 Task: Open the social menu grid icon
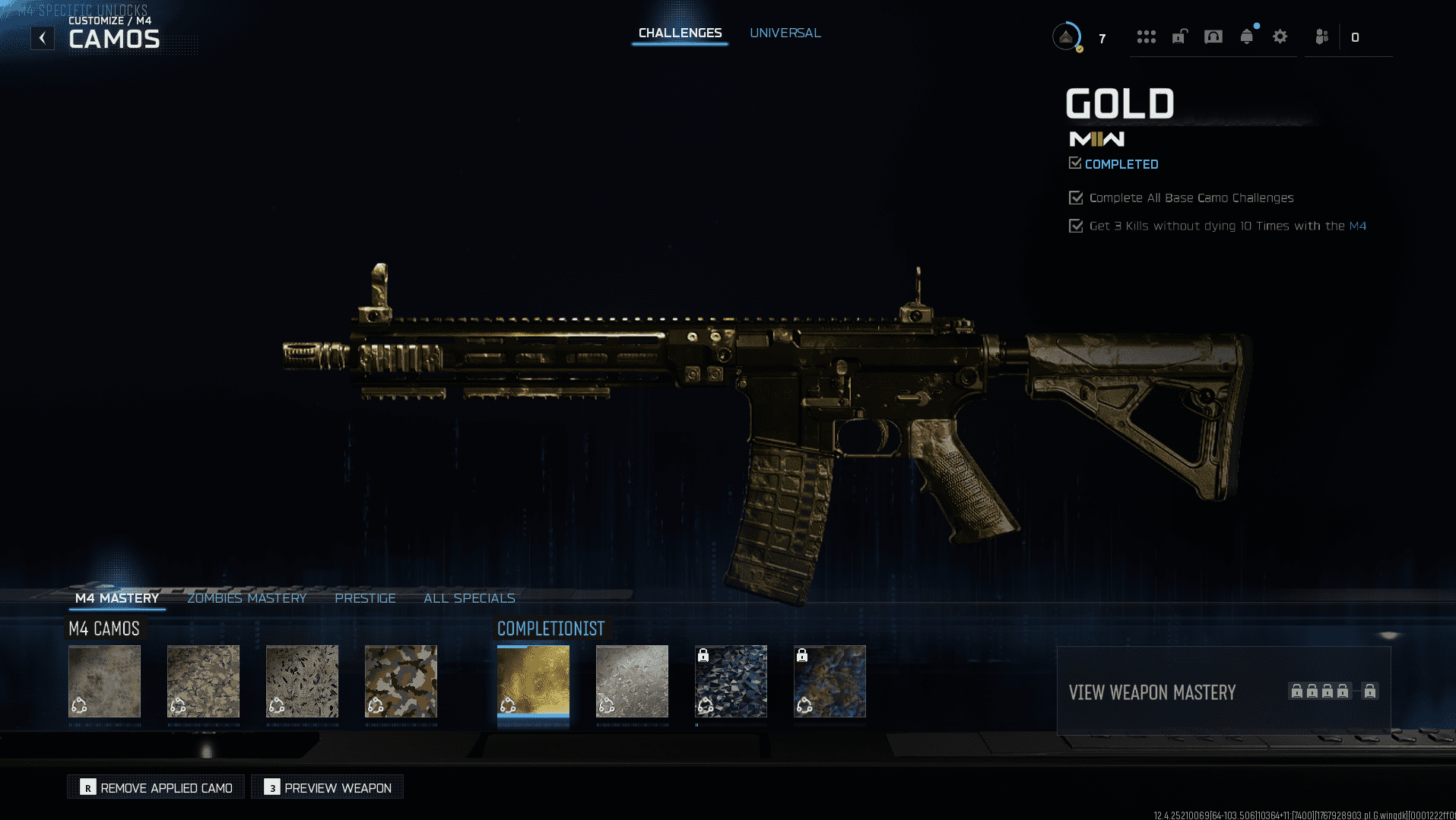tap(1147, 36)
